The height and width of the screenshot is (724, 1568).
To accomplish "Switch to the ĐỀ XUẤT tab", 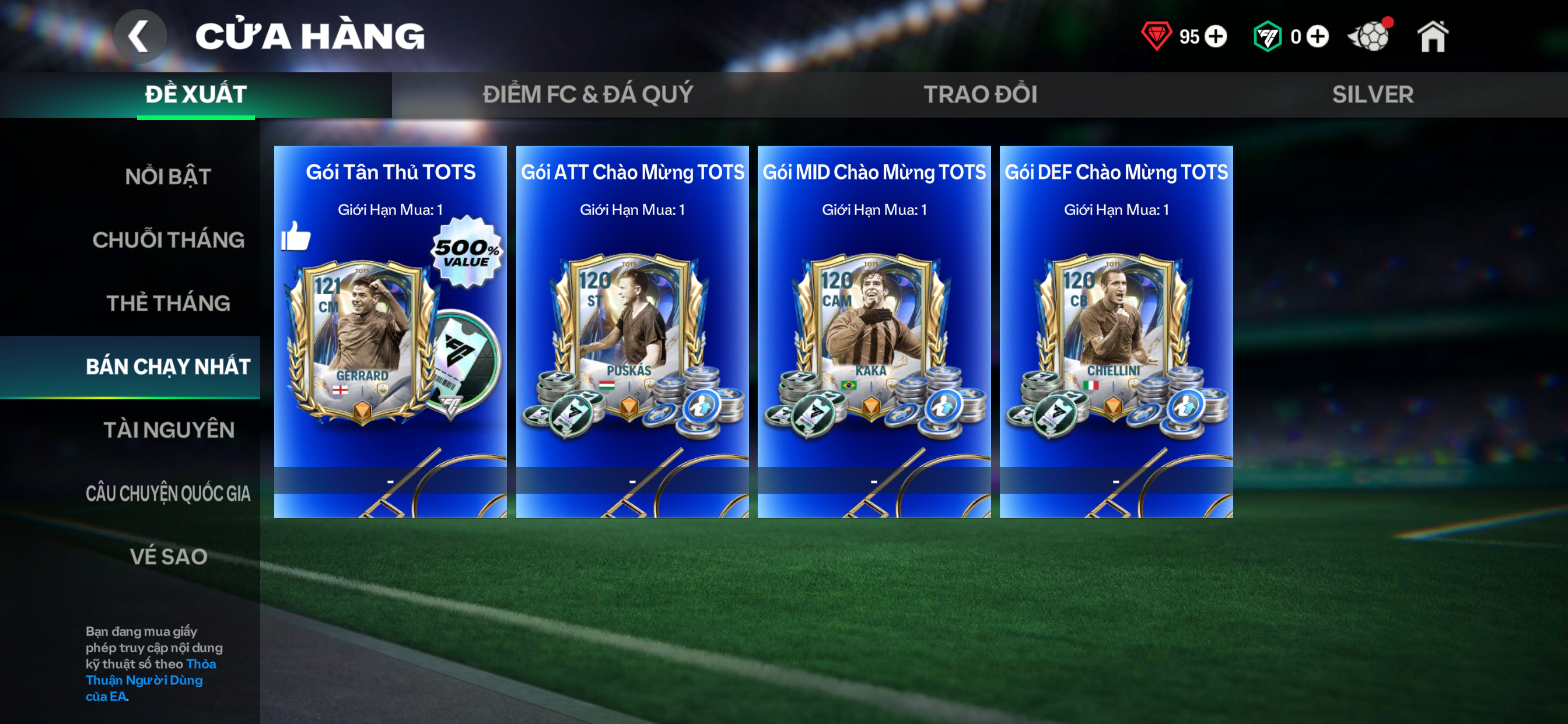I will click(x=196, y=94).
